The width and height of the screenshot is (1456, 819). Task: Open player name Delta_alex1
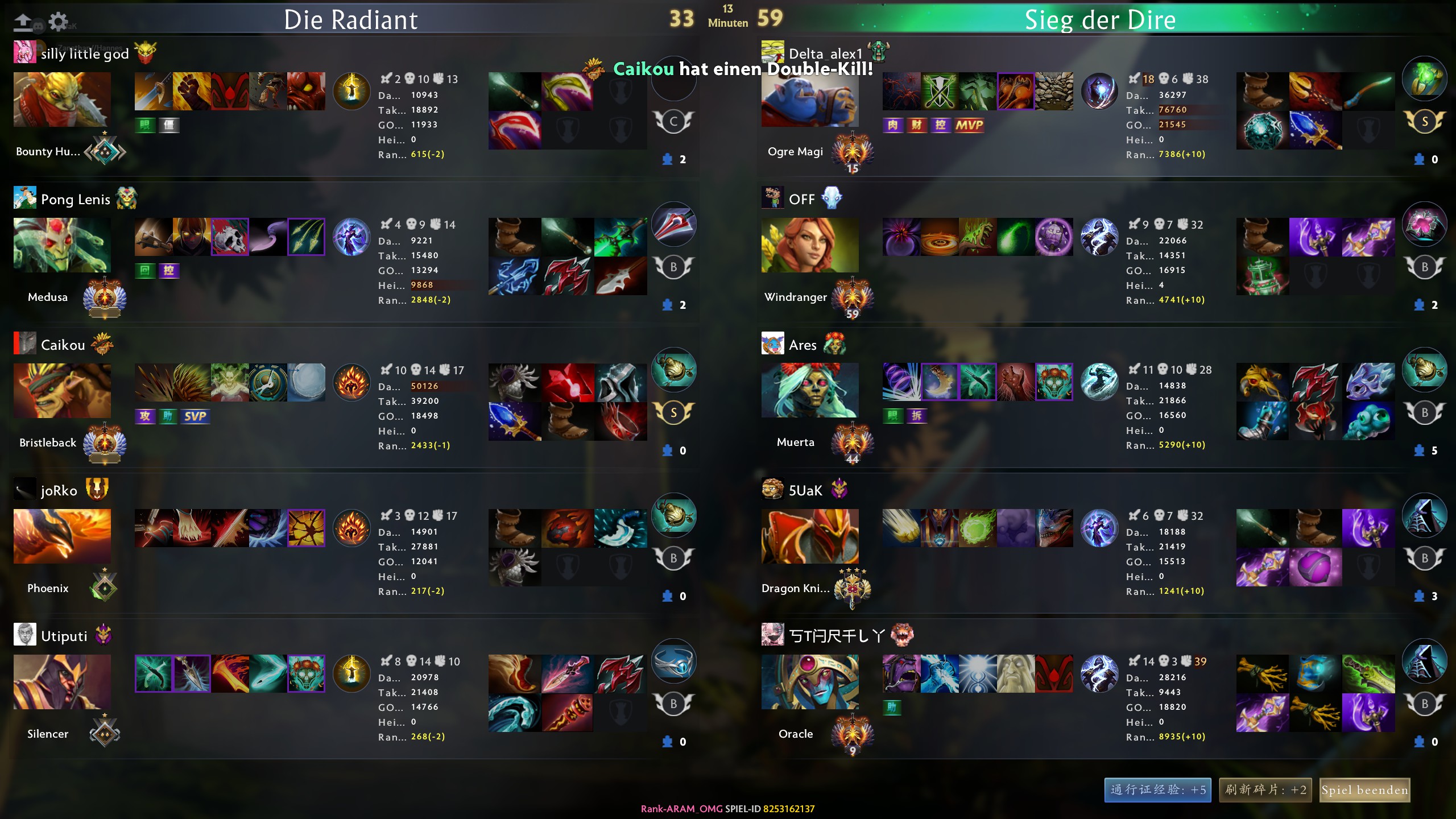(x=825, y=53)
